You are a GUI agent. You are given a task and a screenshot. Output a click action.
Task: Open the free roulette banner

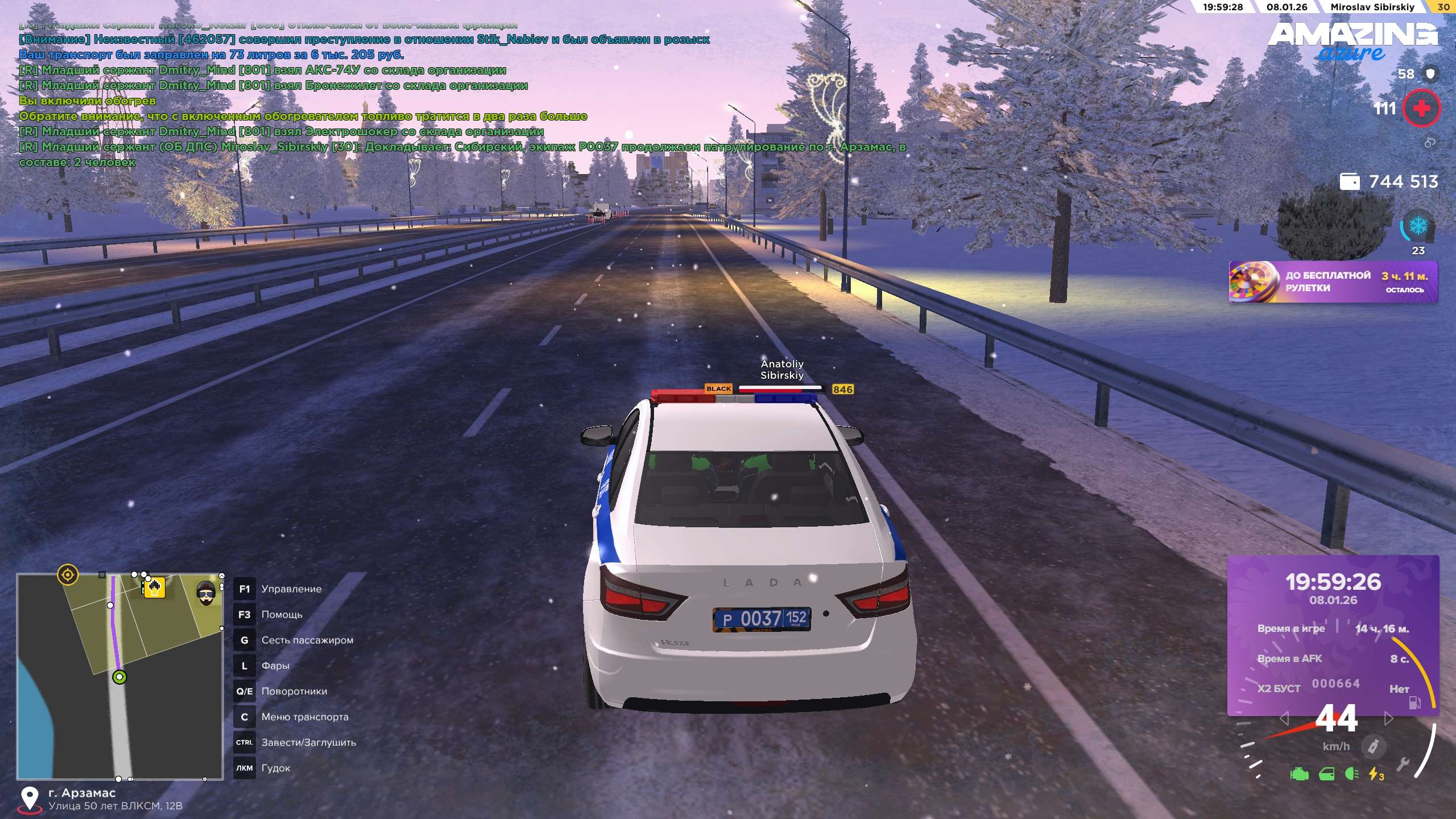(1333, 282)
